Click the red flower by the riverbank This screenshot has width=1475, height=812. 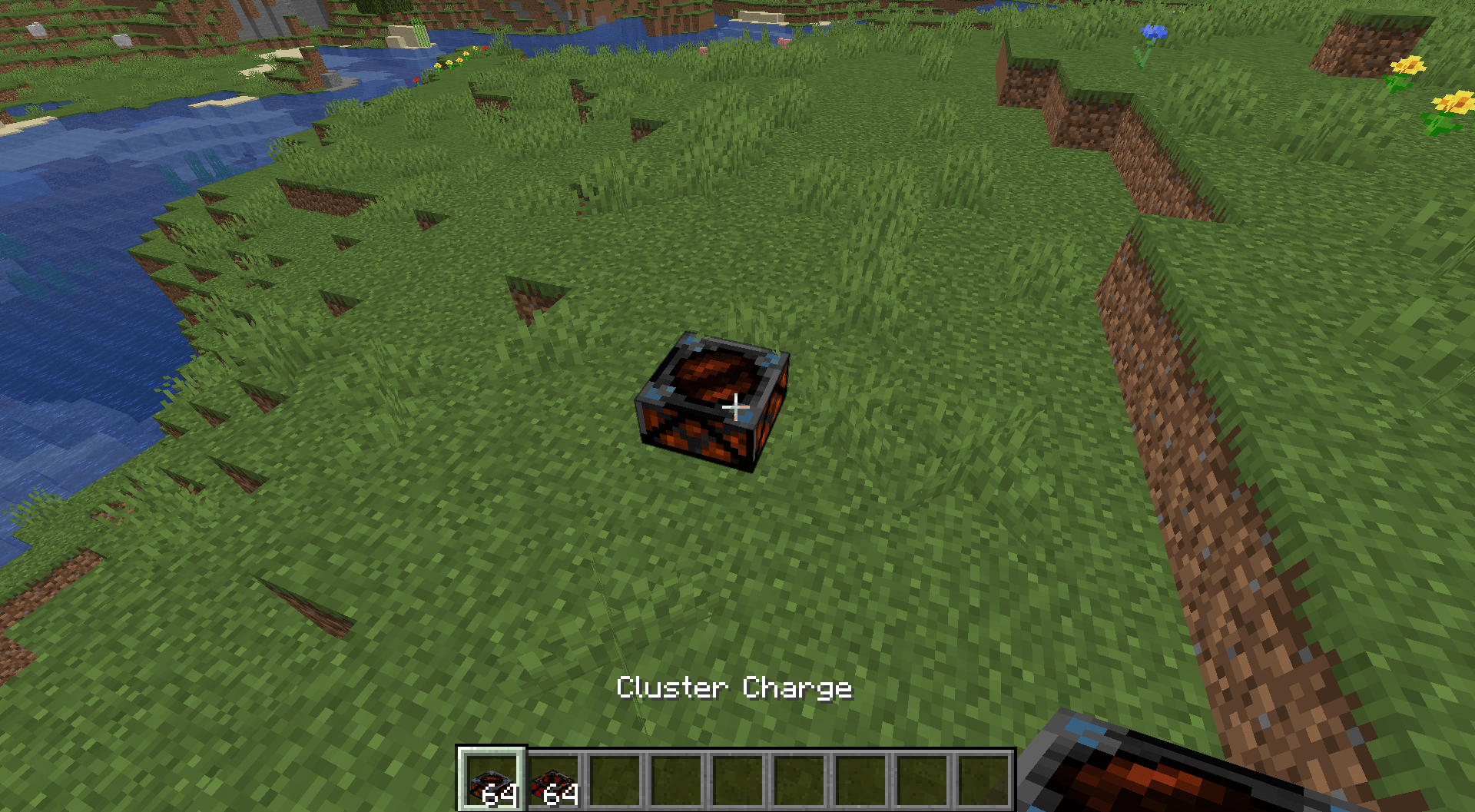[415, 79]
